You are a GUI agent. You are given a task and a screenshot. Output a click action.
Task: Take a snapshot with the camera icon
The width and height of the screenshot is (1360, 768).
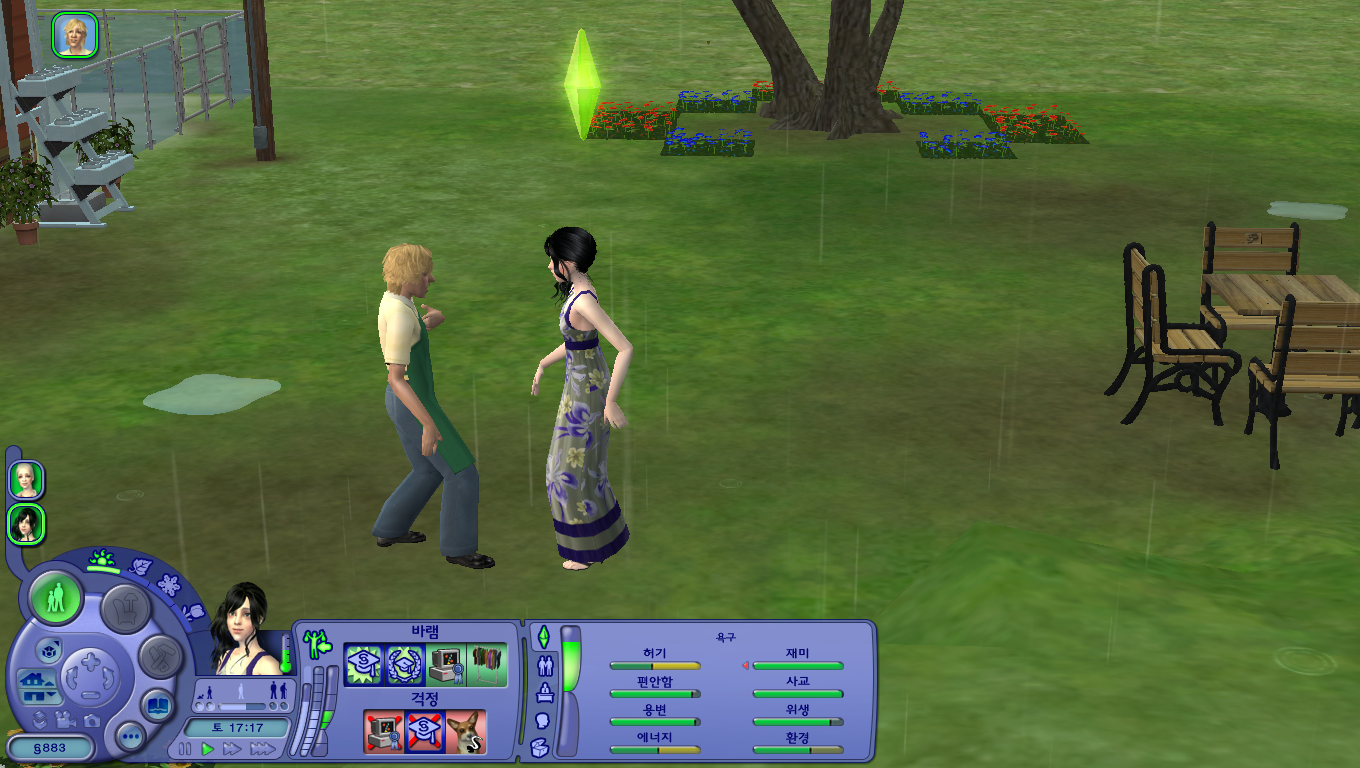(92, 720)
